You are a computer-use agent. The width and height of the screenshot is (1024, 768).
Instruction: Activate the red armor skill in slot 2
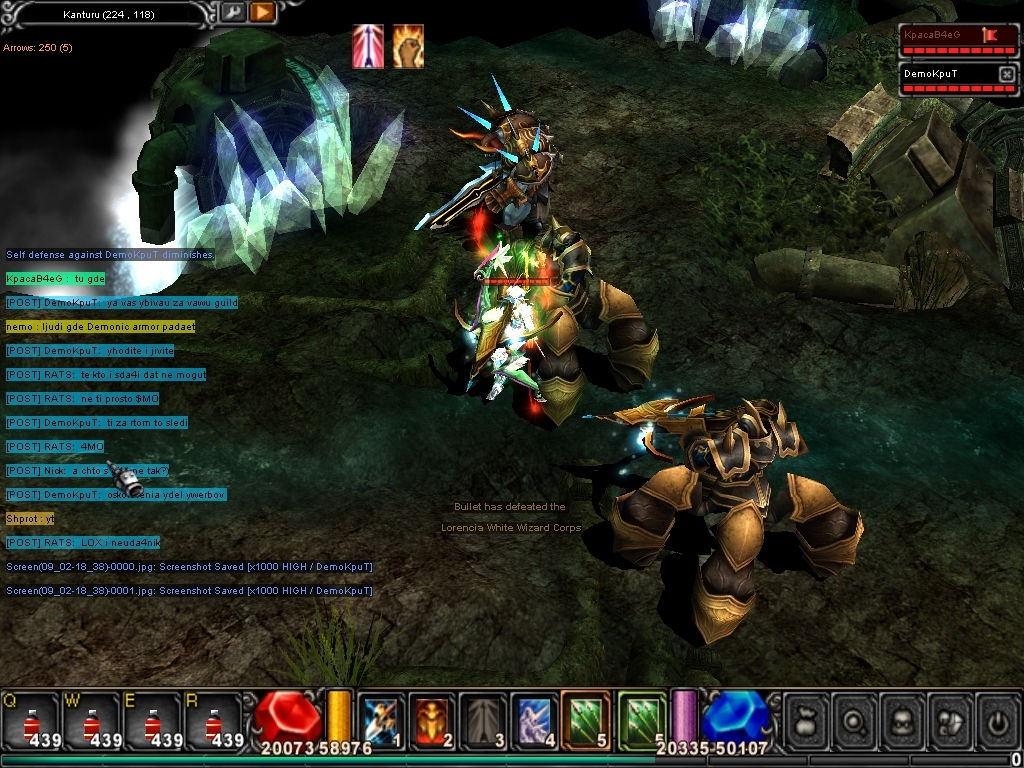432,720
